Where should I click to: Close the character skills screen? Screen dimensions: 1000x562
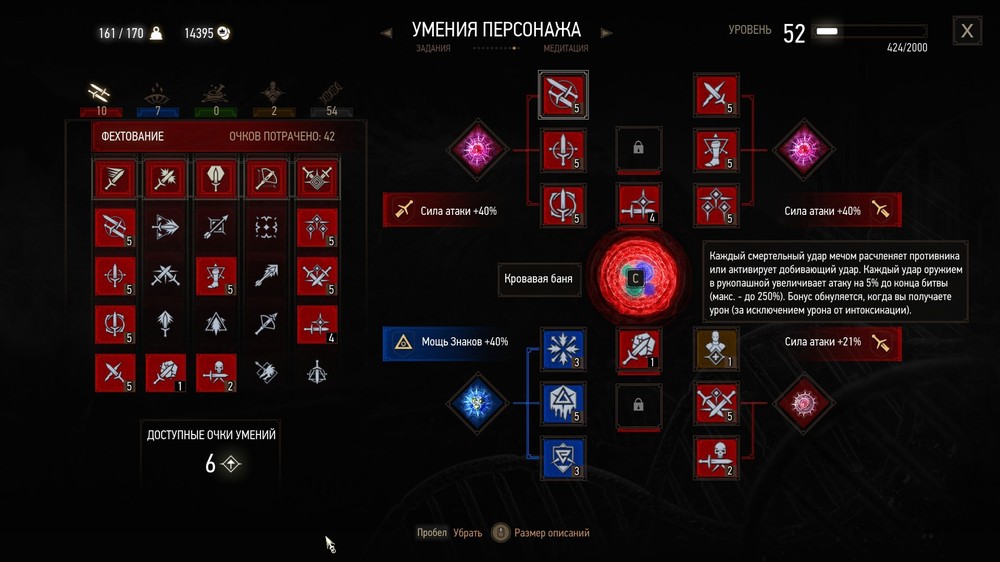click(x=967, y=31)
